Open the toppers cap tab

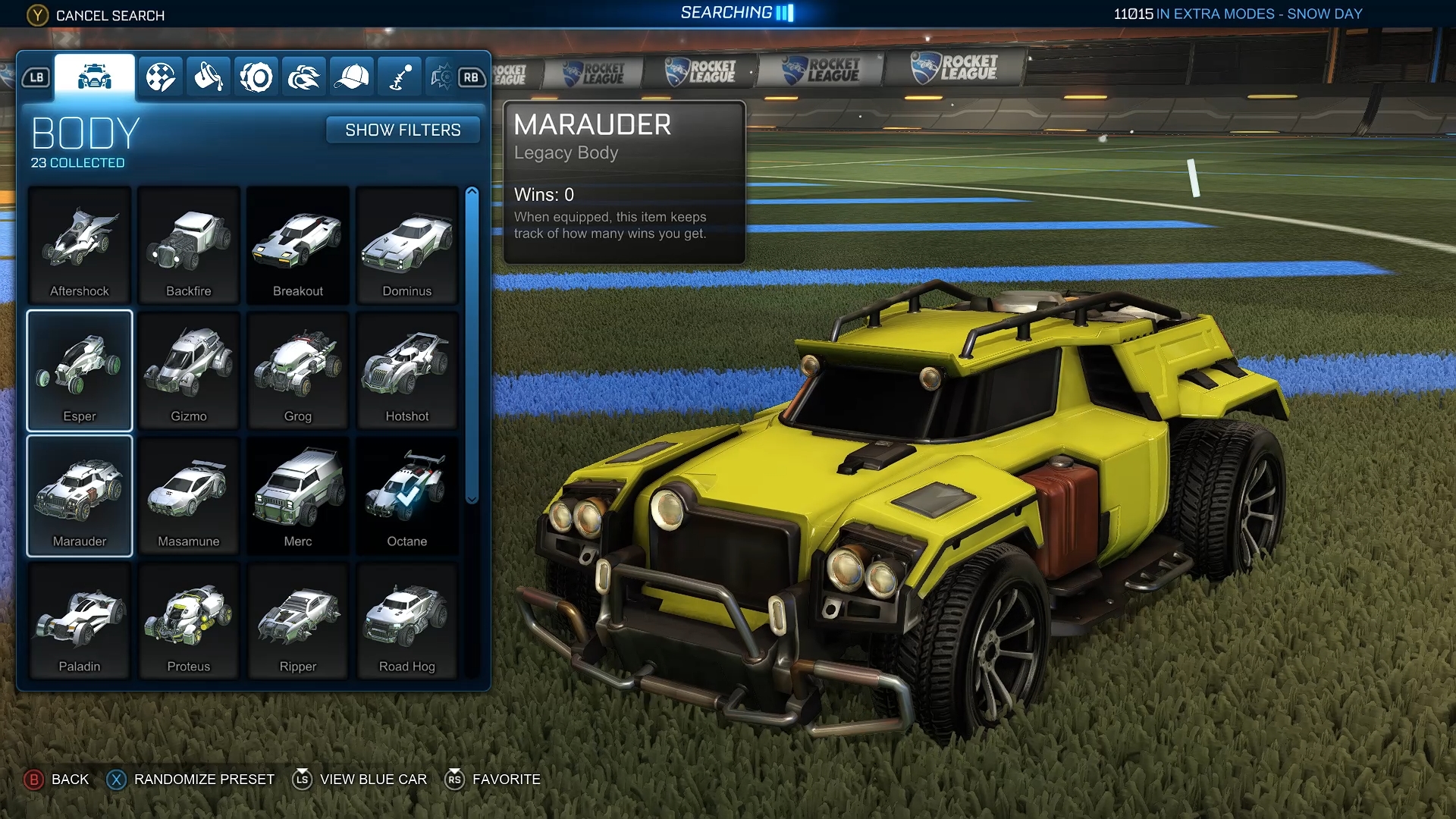click(x=351, y=77)
